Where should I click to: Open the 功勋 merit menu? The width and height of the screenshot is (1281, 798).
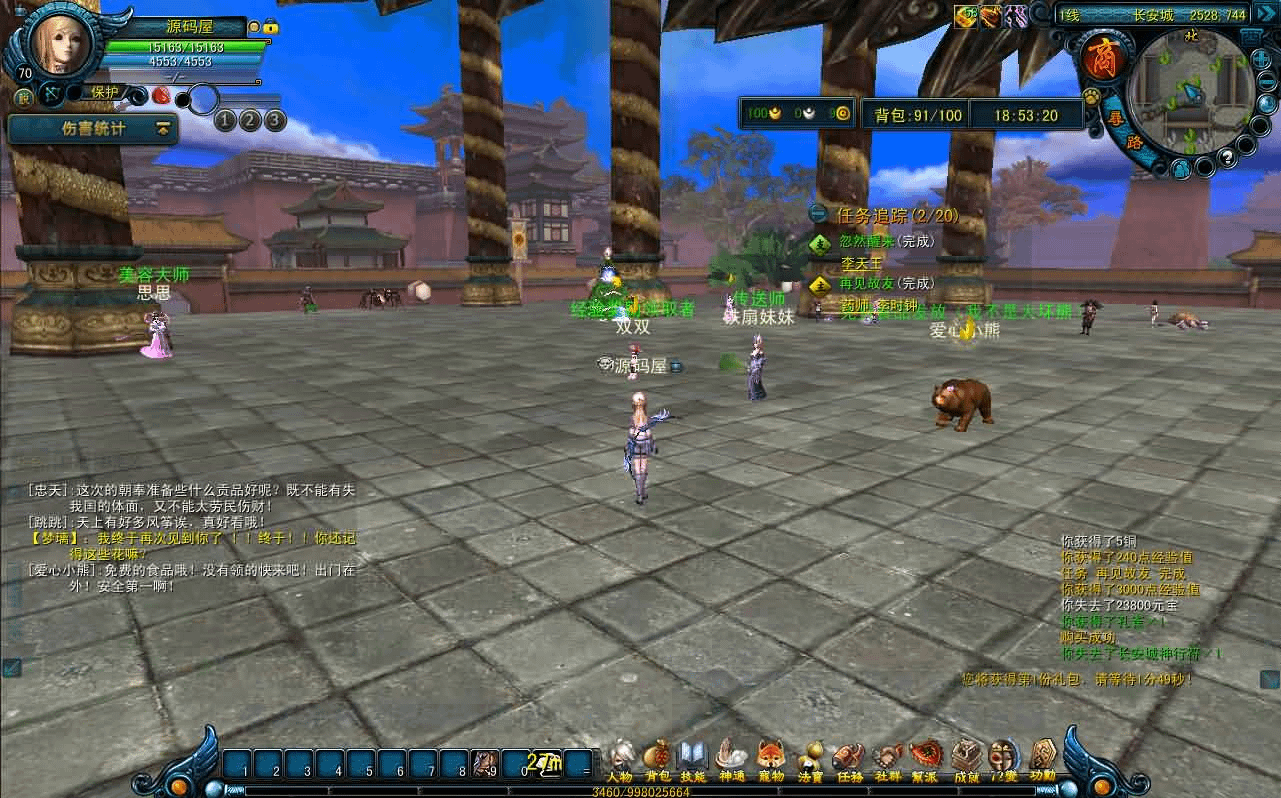(x=1043, y=758)
